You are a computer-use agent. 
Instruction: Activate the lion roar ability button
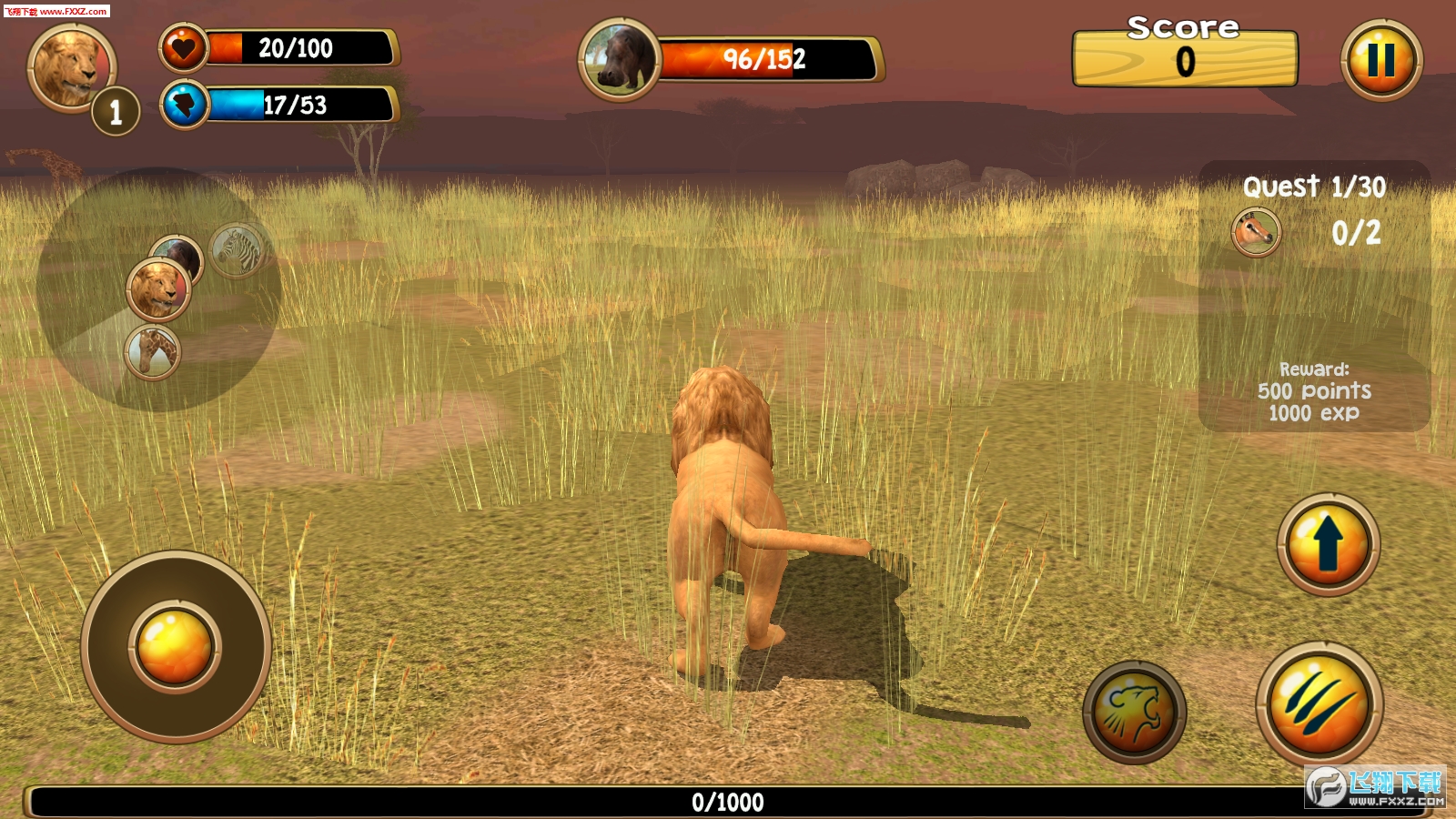click(1134, 712)
